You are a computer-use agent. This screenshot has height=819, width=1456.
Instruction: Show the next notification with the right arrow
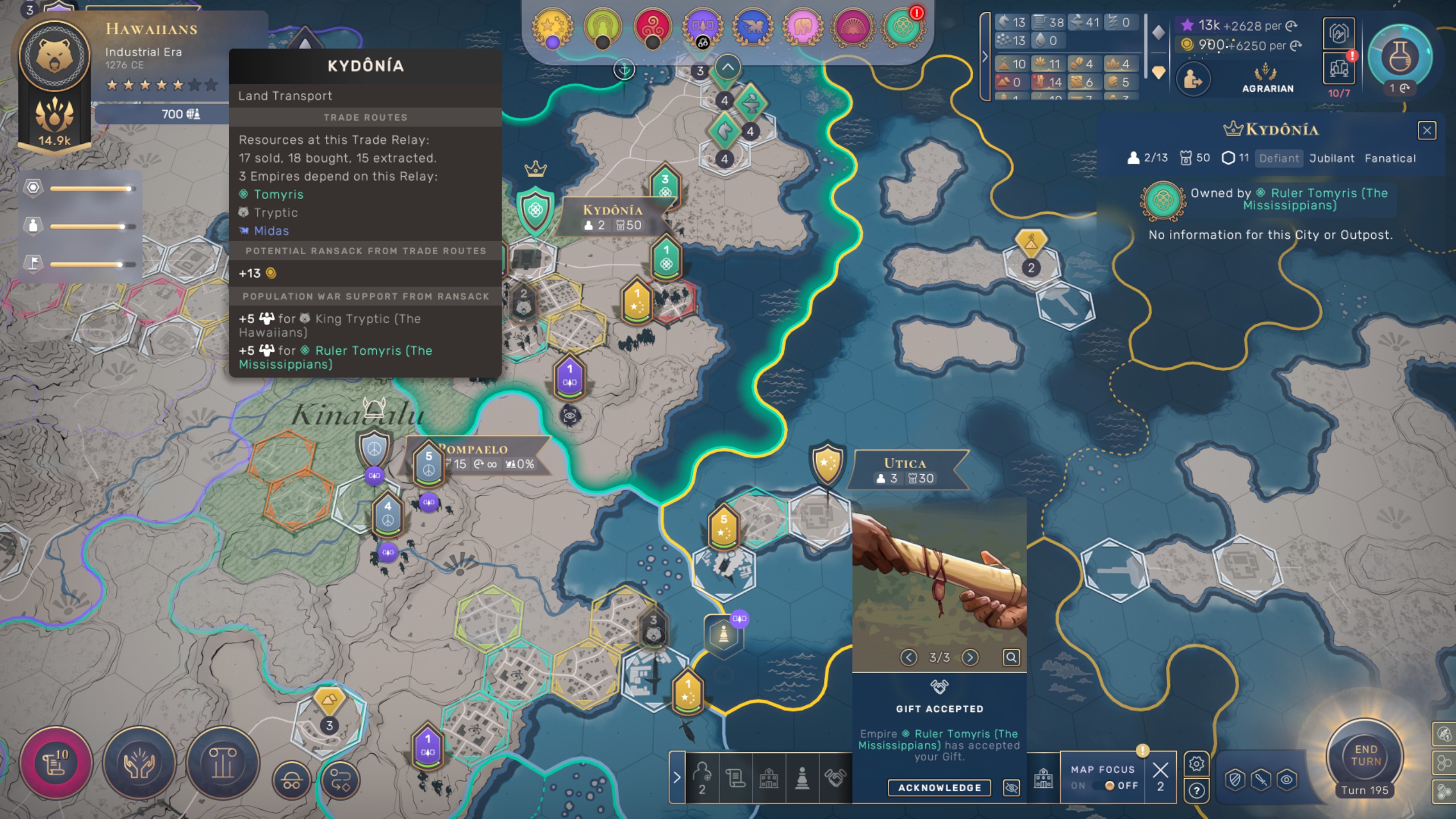tap(970, 657)
